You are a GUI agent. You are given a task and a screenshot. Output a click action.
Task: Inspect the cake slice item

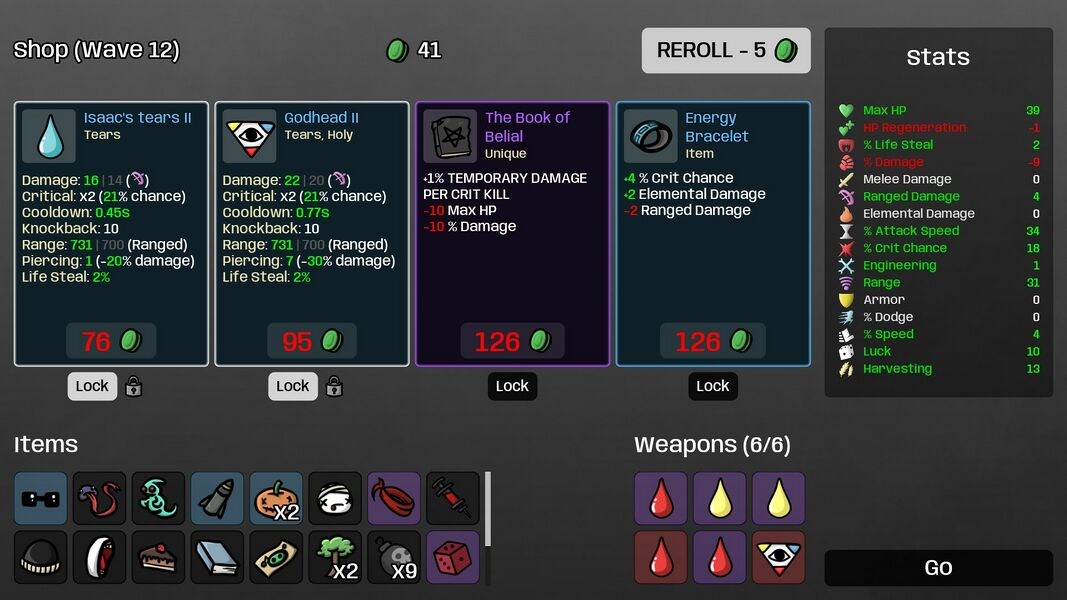point(158,558)
